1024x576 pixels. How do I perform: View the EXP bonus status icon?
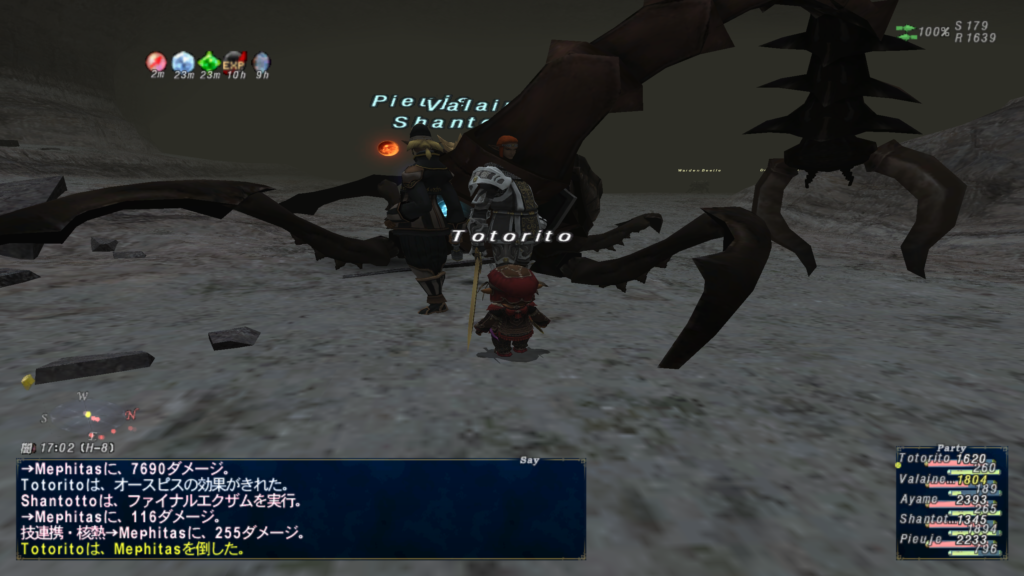(x=235, y=62)
